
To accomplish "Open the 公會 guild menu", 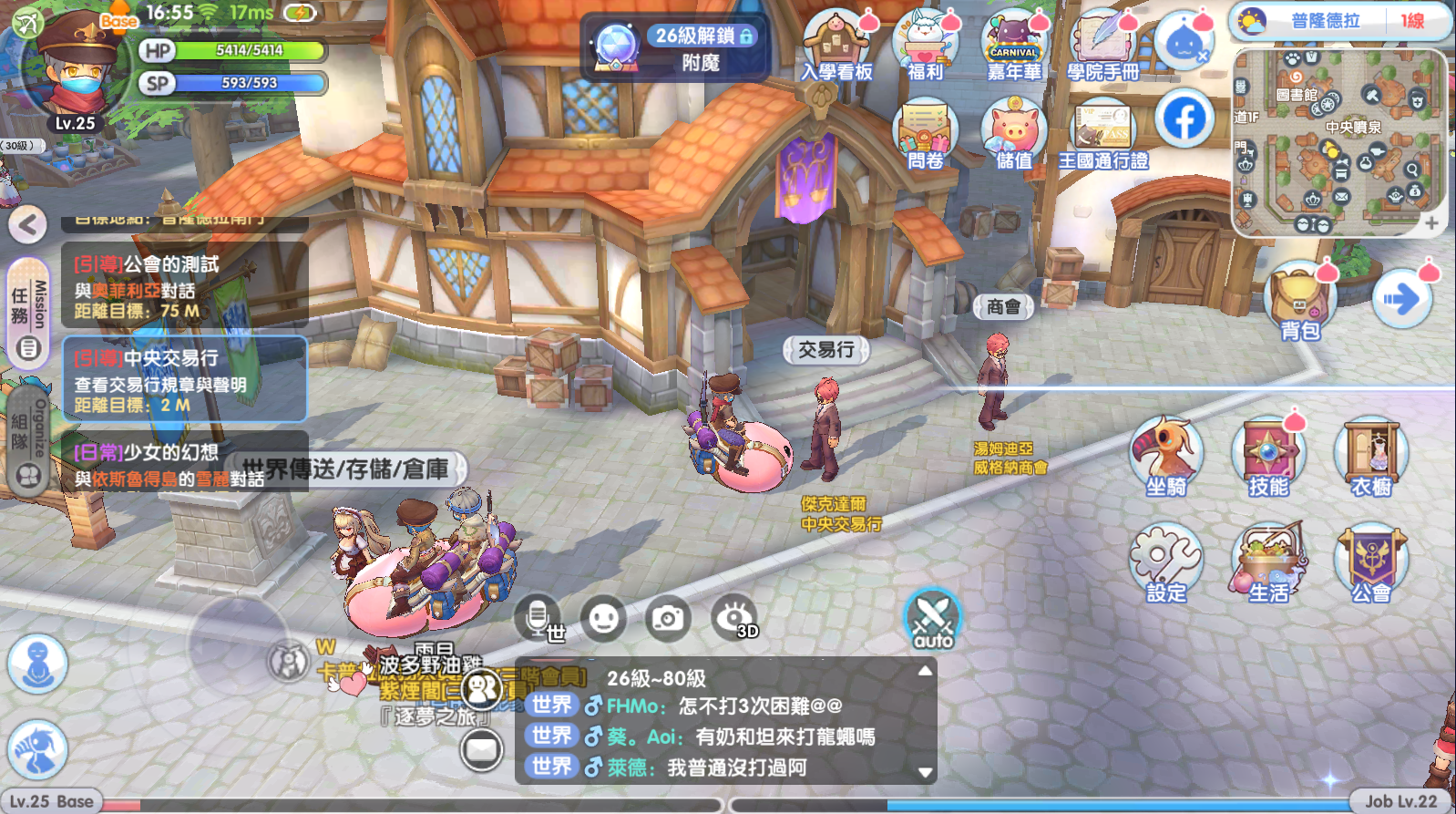I will [x=1371, y=560].
